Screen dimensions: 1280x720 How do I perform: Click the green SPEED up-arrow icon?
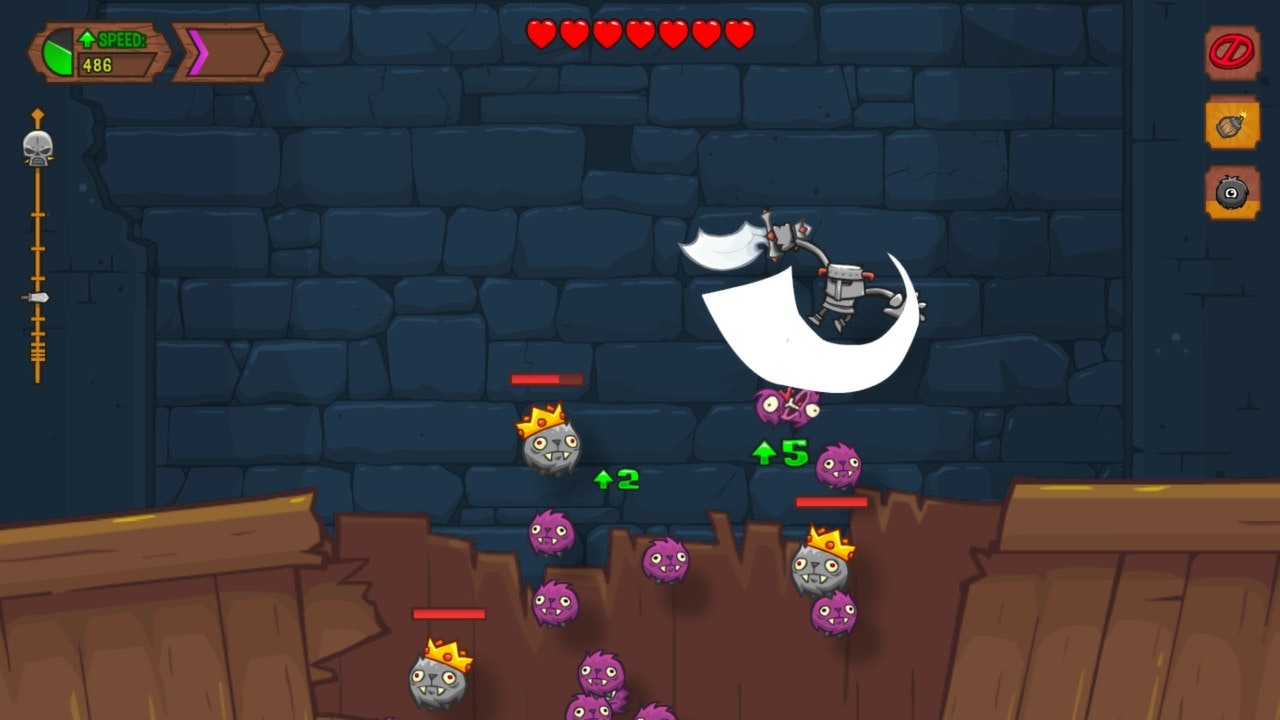point(89,36)
